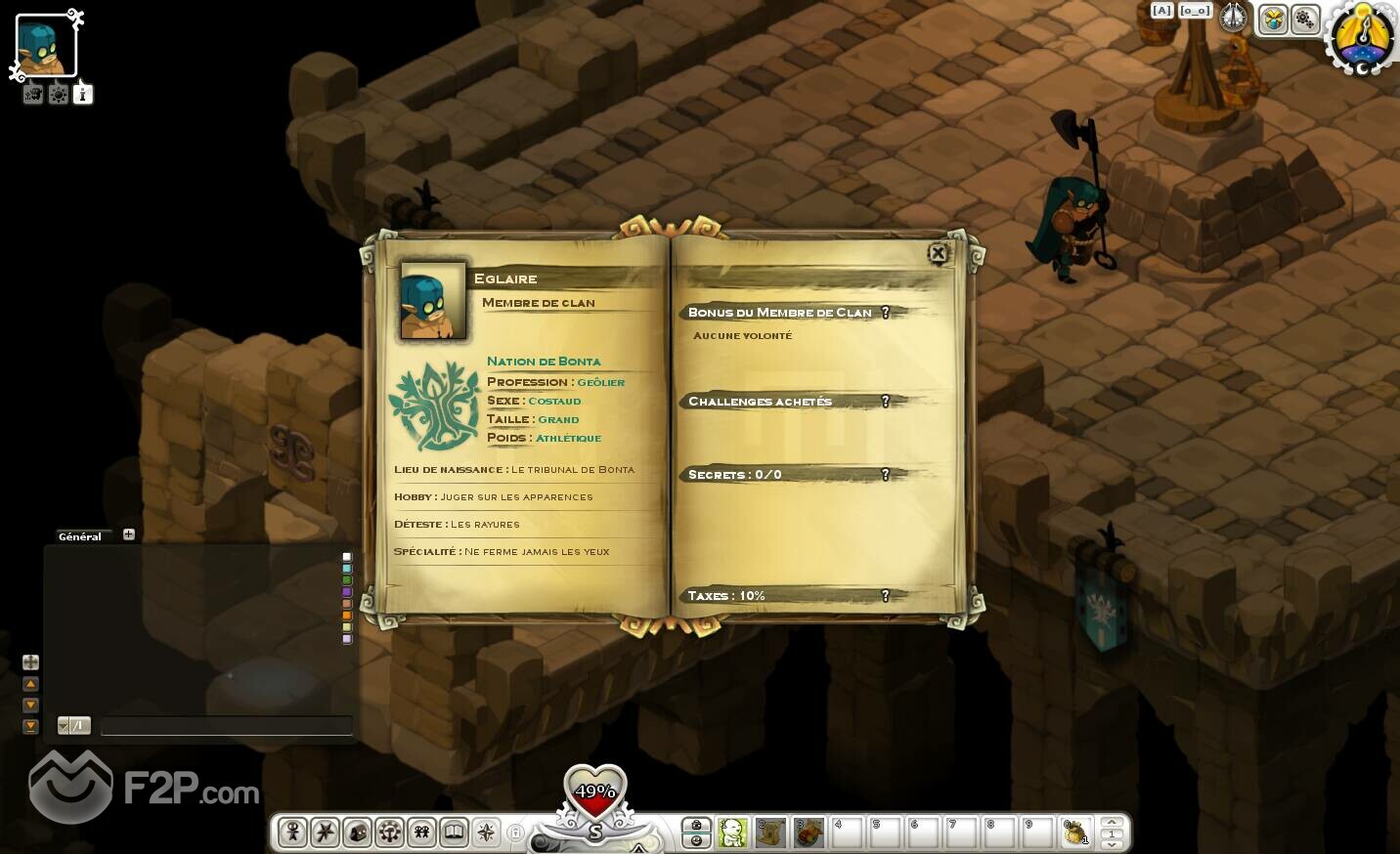Open the gears settings button
The image size is (1400, 854).
click(x=1305, y=19)
